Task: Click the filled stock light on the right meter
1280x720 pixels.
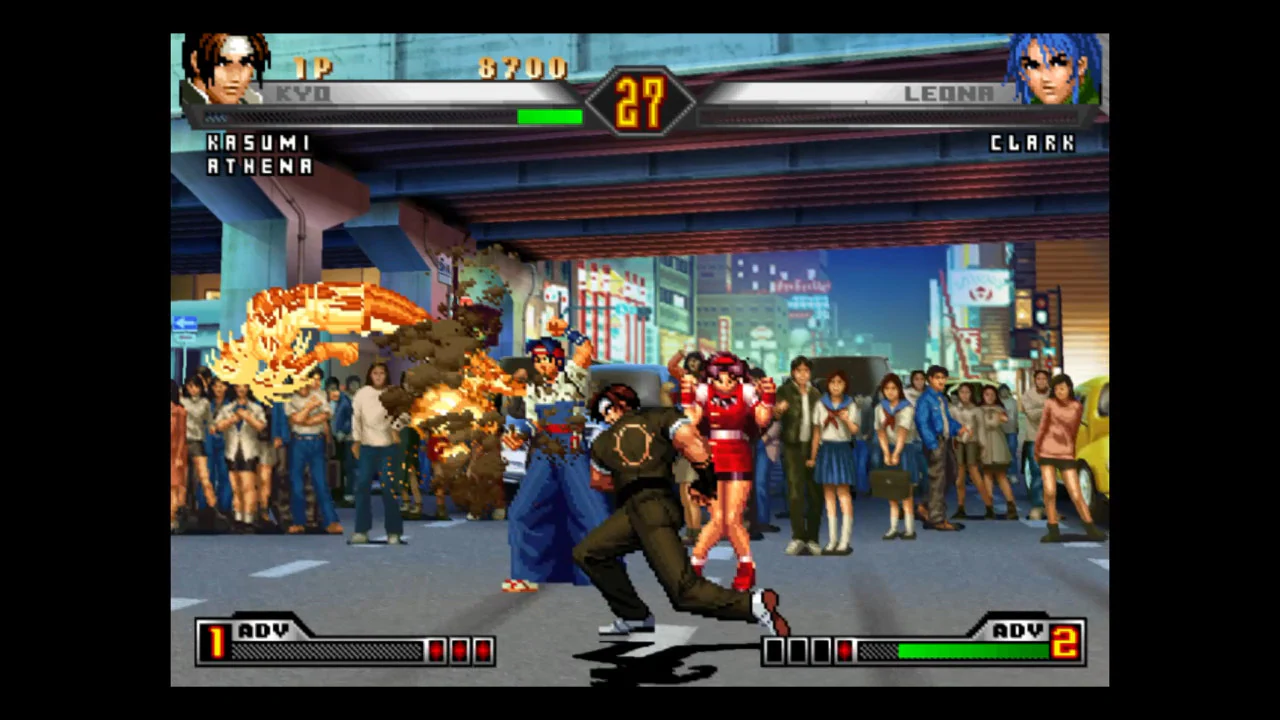Action: (x=845, y=652)
